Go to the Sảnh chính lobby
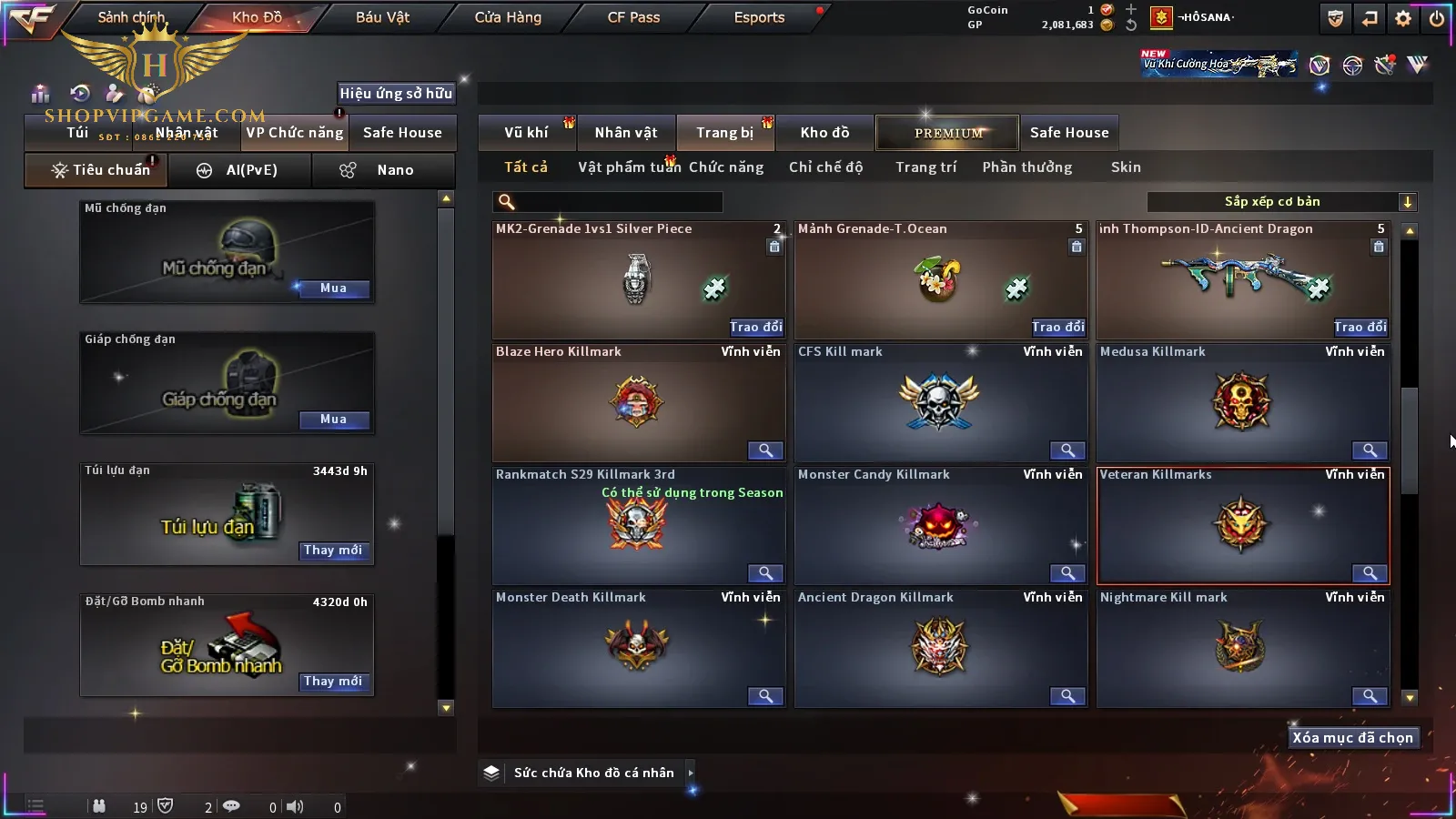The height and width of the screenshot is (819, 1456). (131, 17)
